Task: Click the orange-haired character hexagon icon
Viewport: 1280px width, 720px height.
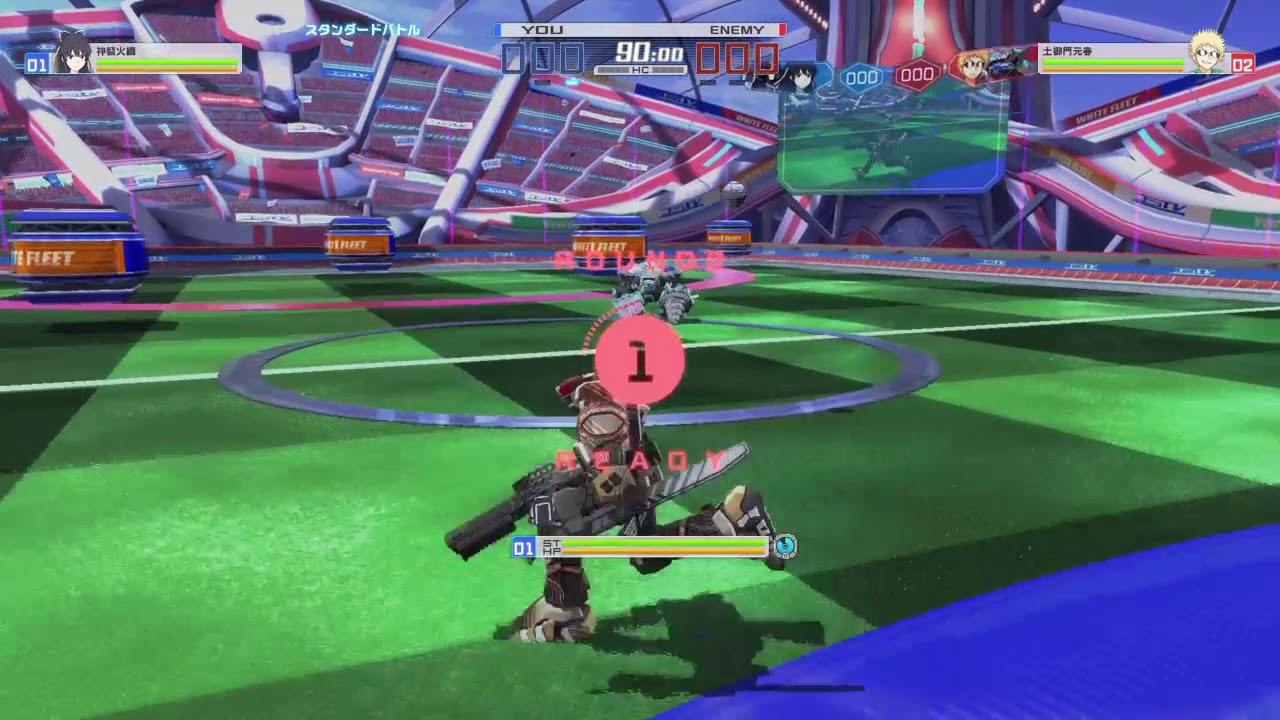Action: pos(969,68)
